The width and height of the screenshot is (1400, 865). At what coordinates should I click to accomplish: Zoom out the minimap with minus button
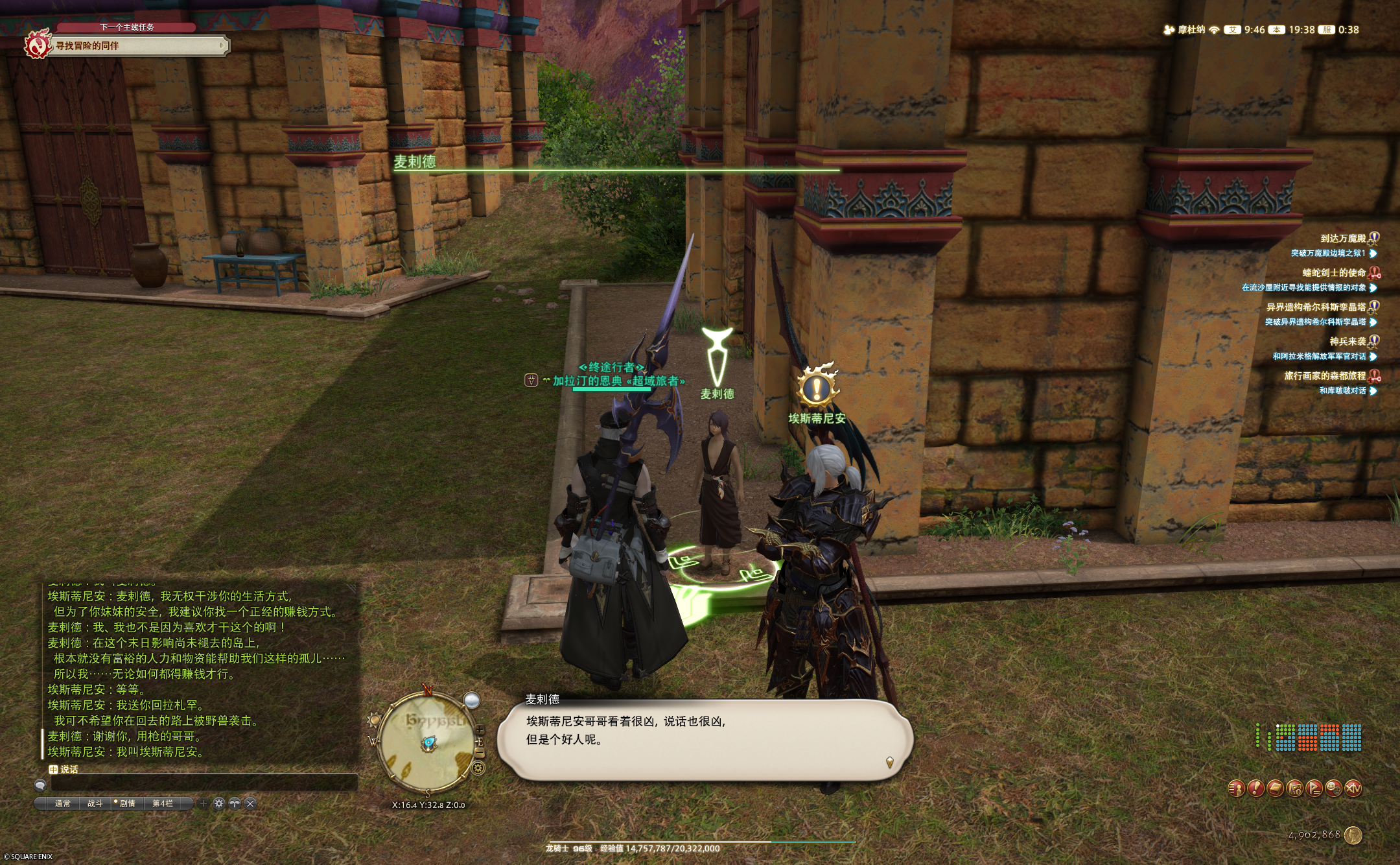point(480,752)
